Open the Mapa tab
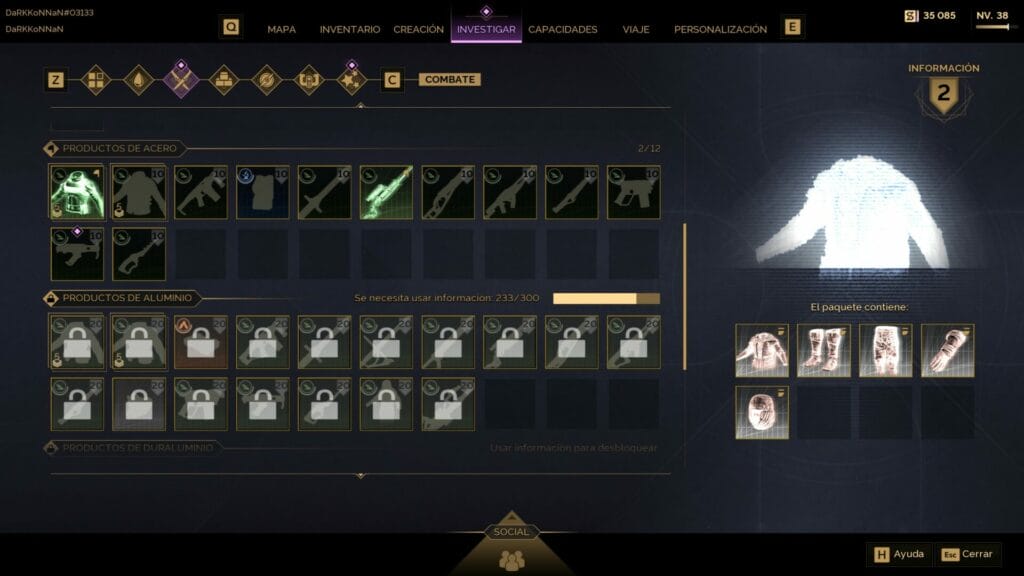 tap(281, 29)
